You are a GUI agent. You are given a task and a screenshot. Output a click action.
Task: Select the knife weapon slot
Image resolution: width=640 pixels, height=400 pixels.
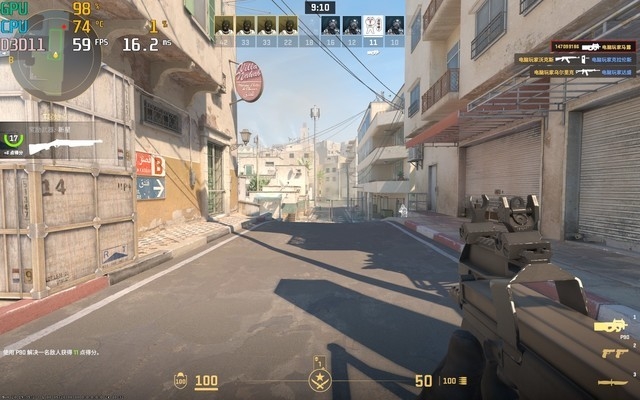coord(613,382)
